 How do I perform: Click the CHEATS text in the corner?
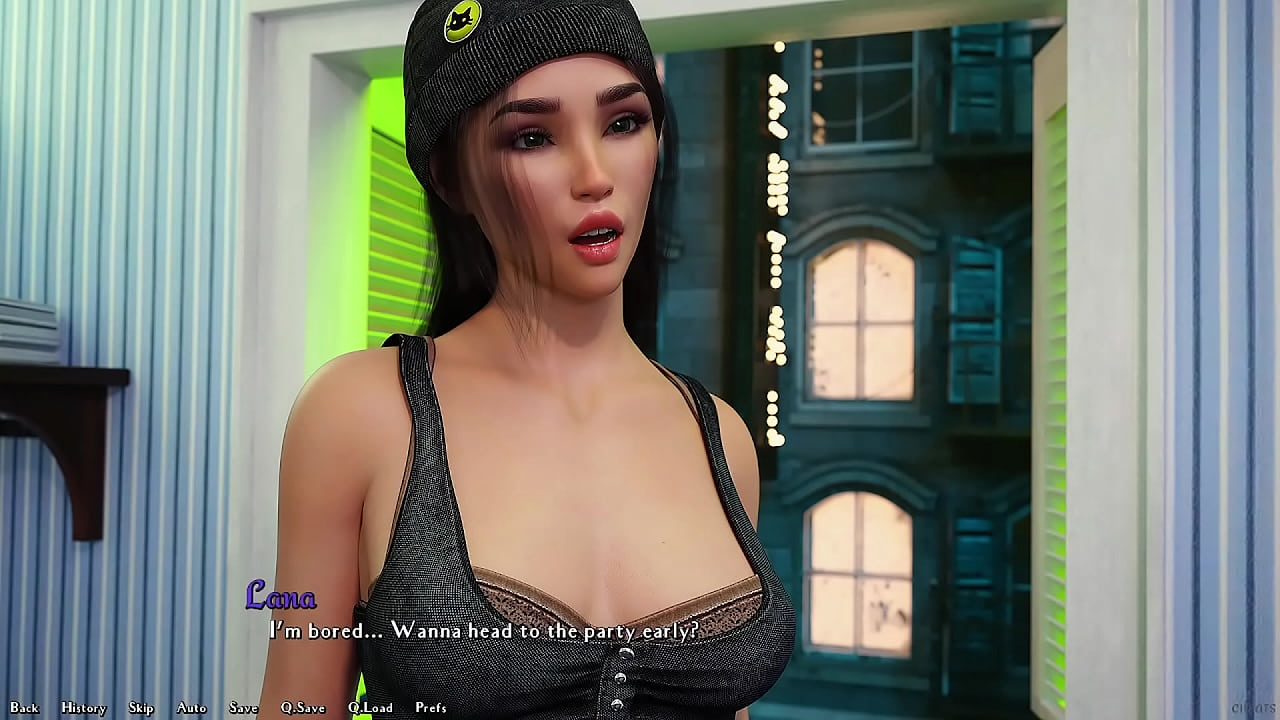[1252, 707]
